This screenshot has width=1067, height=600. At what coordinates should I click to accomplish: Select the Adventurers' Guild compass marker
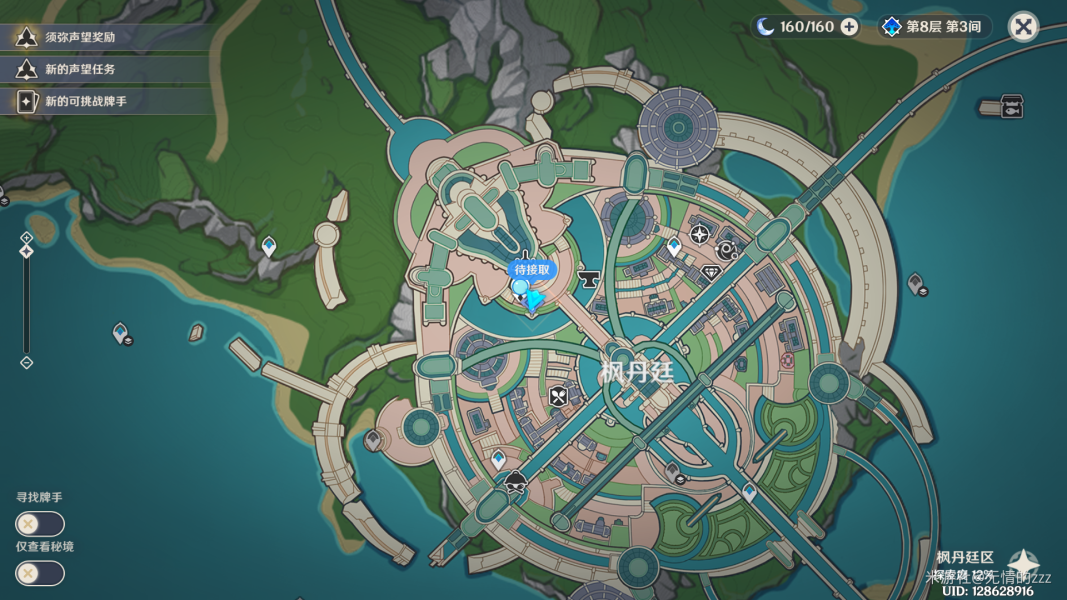click(700, 235)
